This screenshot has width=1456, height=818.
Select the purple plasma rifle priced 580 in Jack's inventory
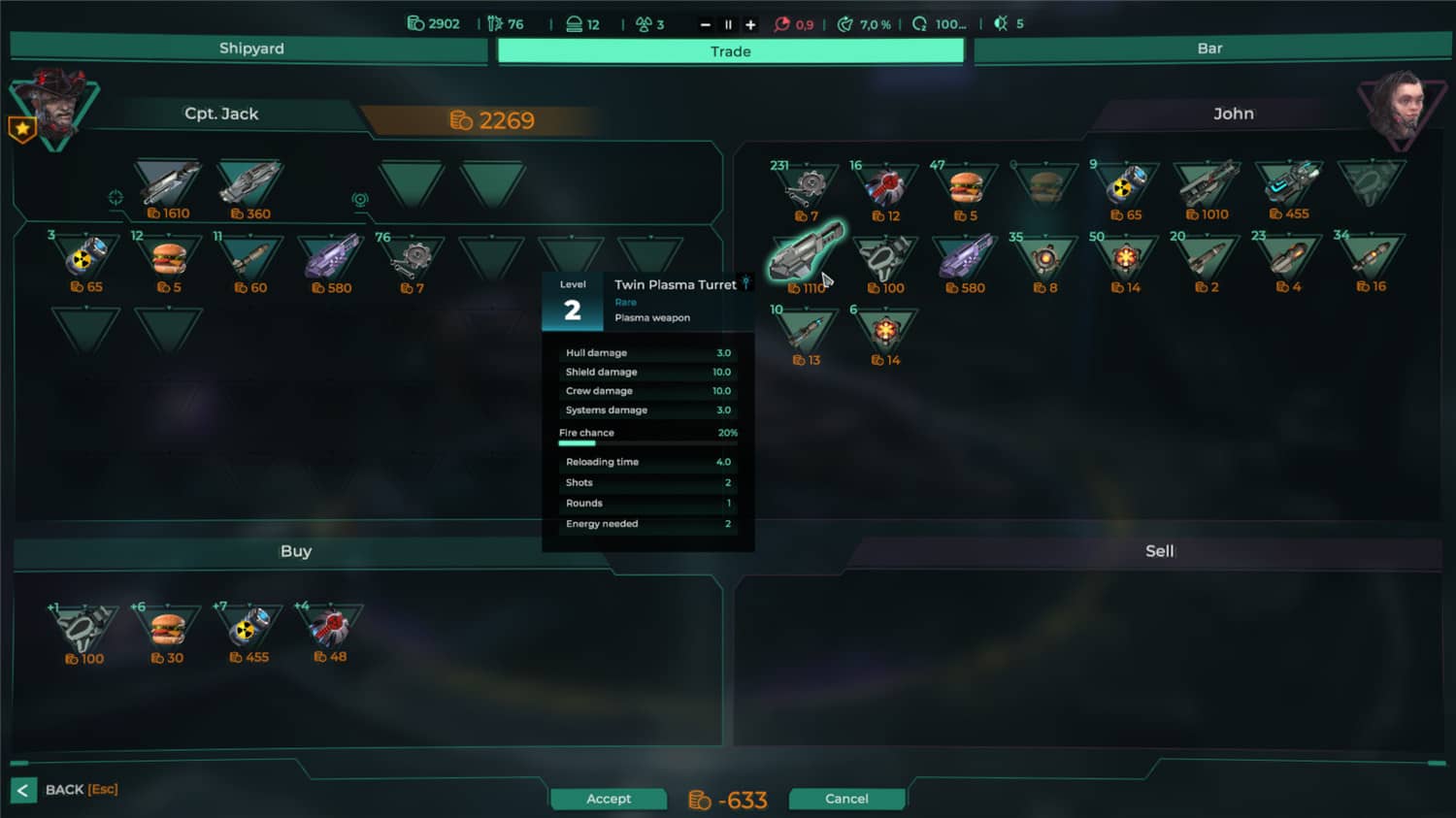point(330,257)
